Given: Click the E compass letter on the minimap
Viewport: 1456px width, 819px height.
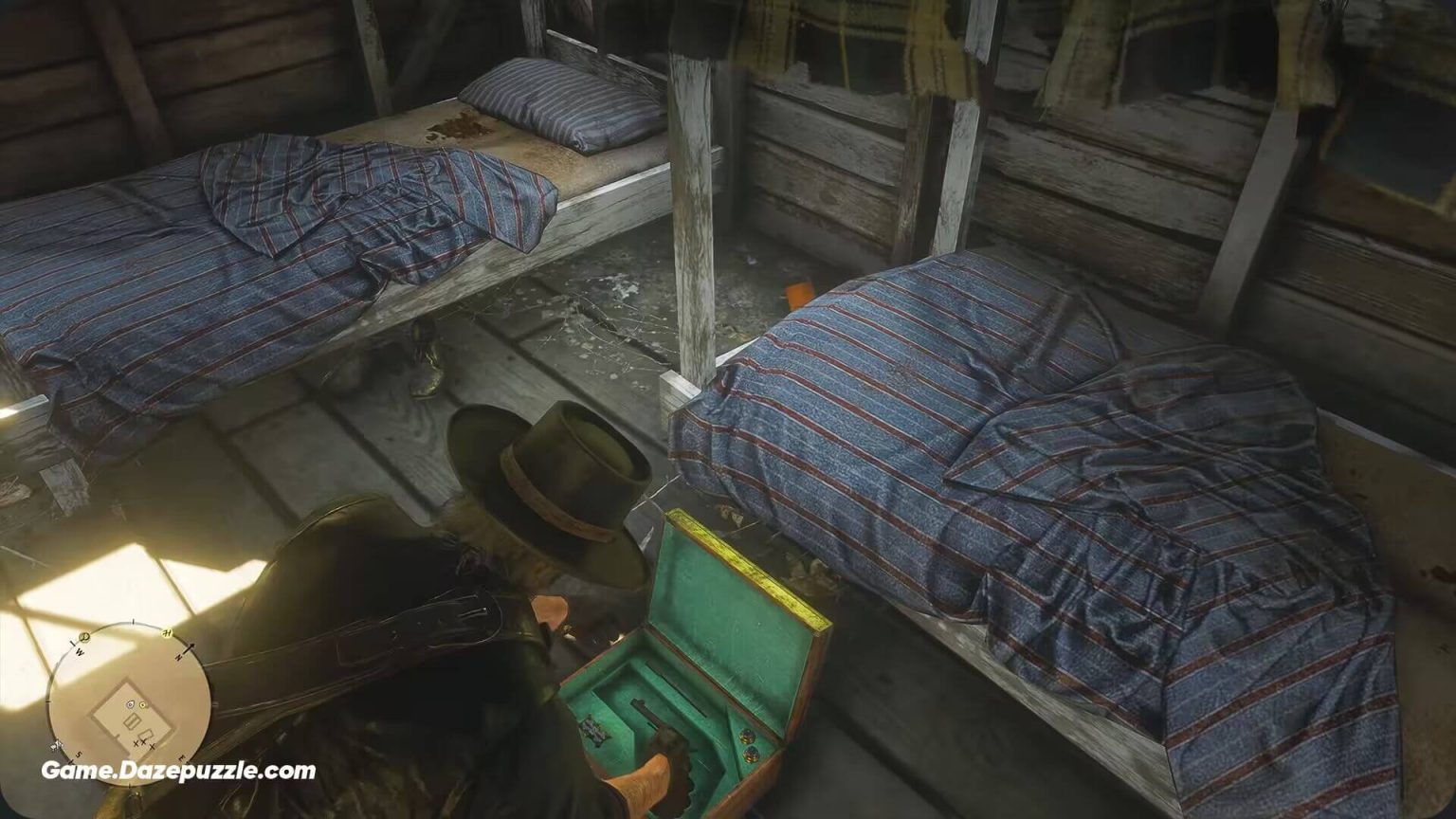Looking at the screenshot, I should [x=180, y=757].
